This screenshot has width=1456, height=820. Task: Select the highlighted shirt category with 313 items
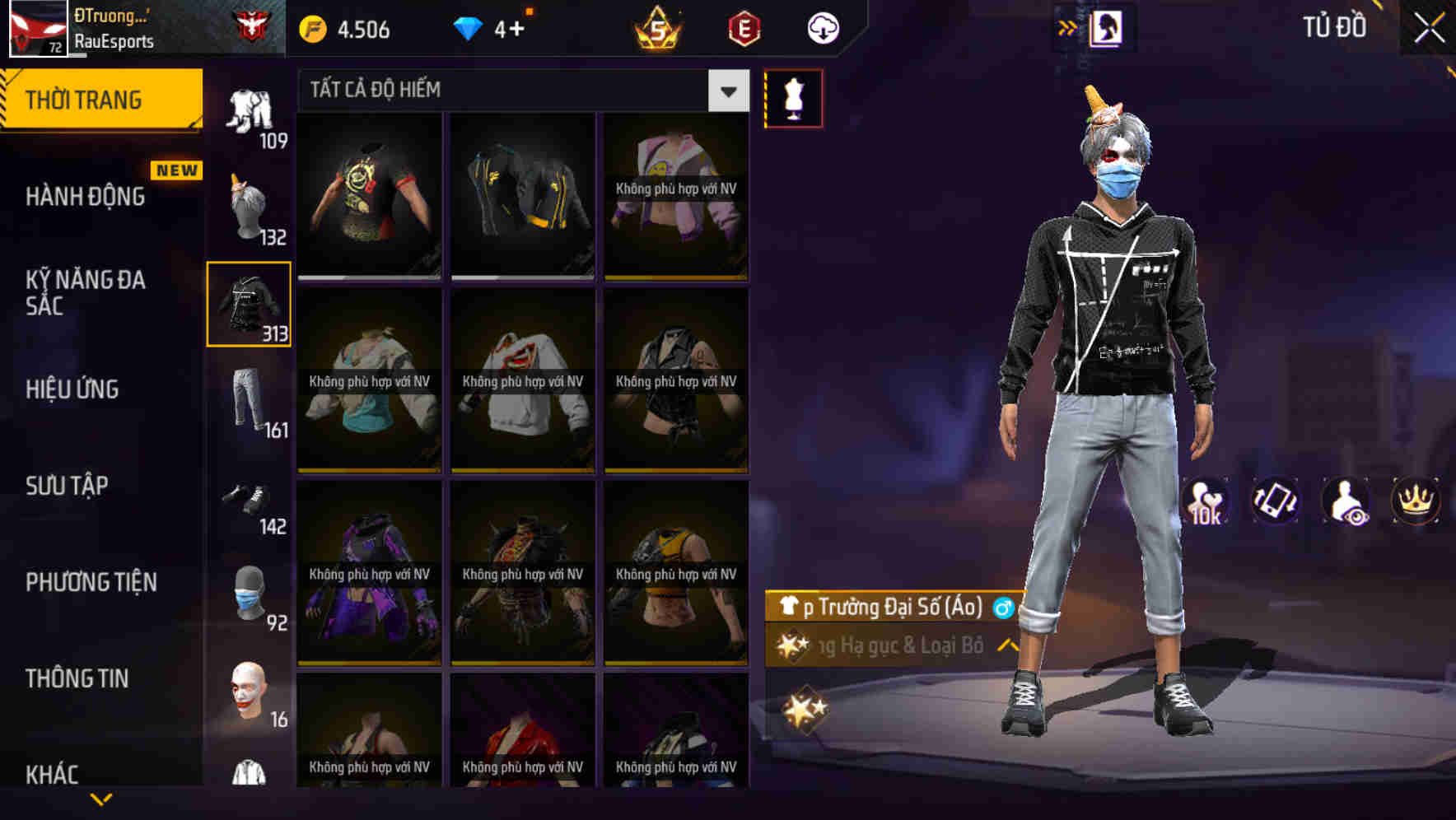pyautogui.click(x=248, y=305)
